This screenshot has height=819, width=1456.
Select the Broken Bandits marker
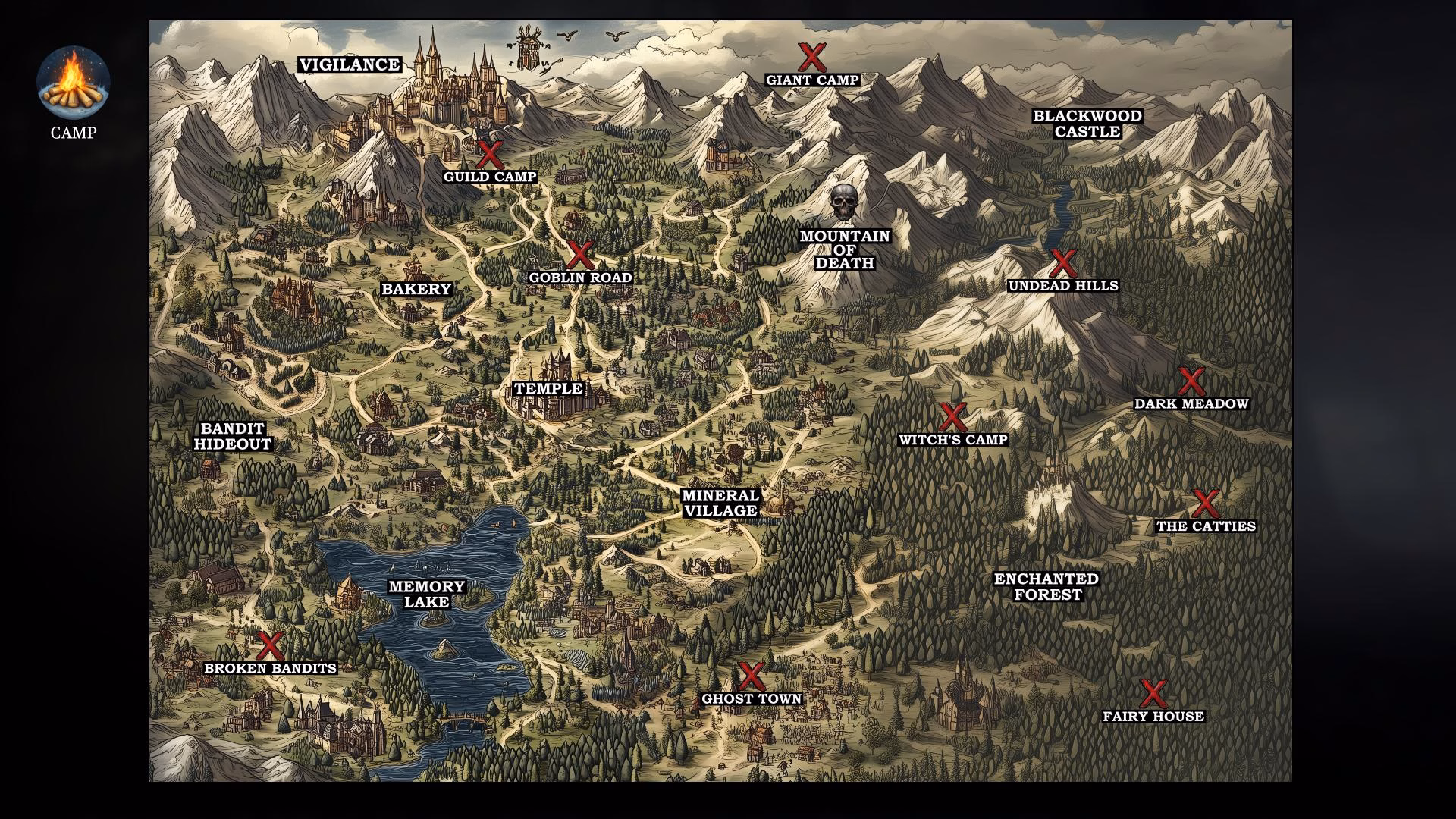click(x=269, y=646)
